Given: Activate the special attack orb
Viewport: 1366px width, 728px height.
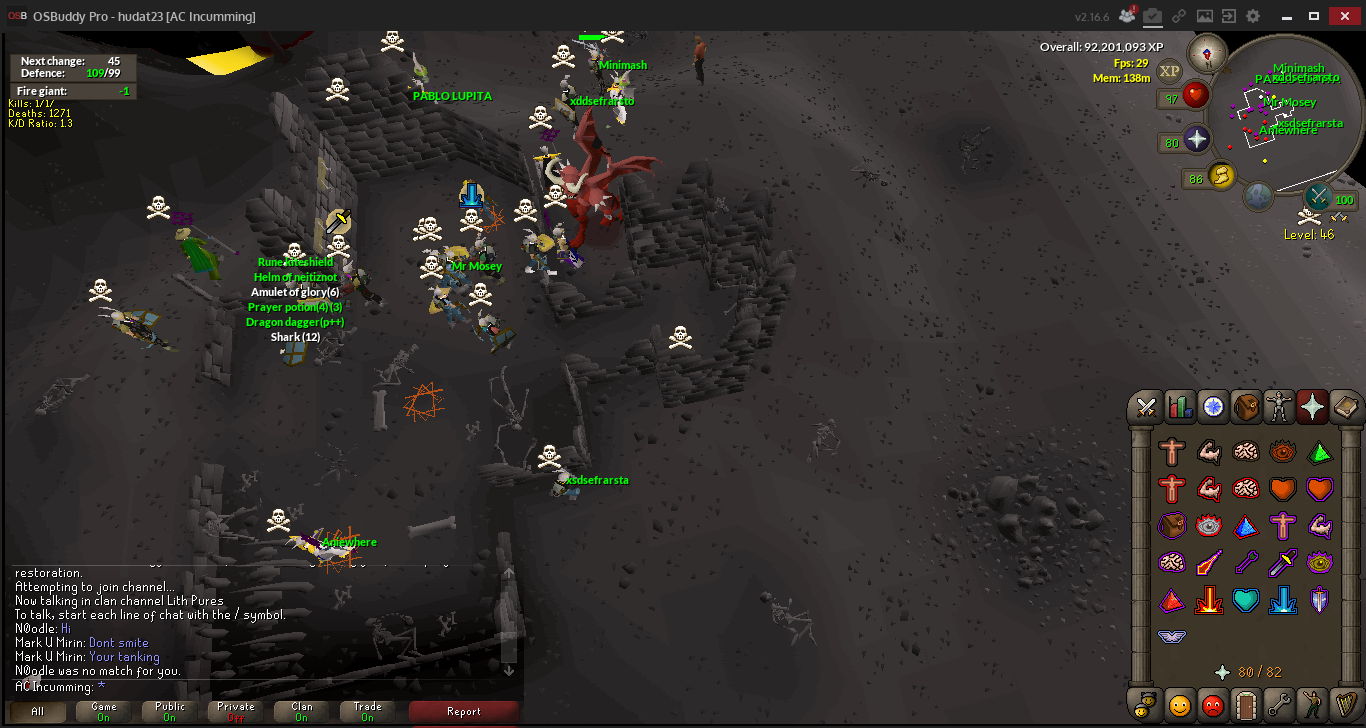Looking at the screenshot, I should [x=1319, y=196].
